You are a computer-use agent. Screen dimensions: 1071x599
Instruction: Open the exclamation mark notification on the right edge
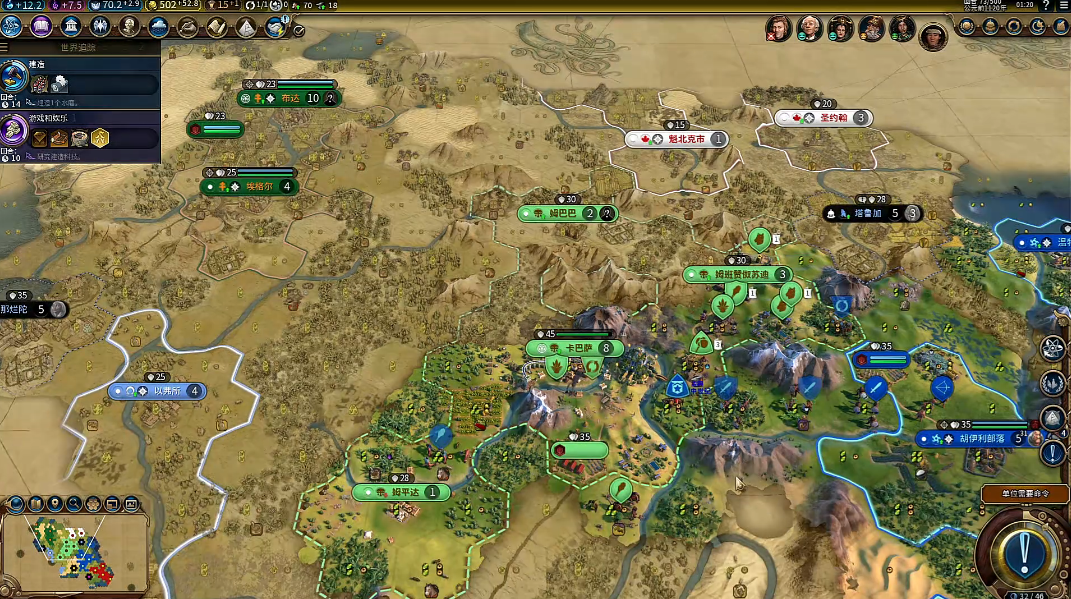pos(1052,452)
